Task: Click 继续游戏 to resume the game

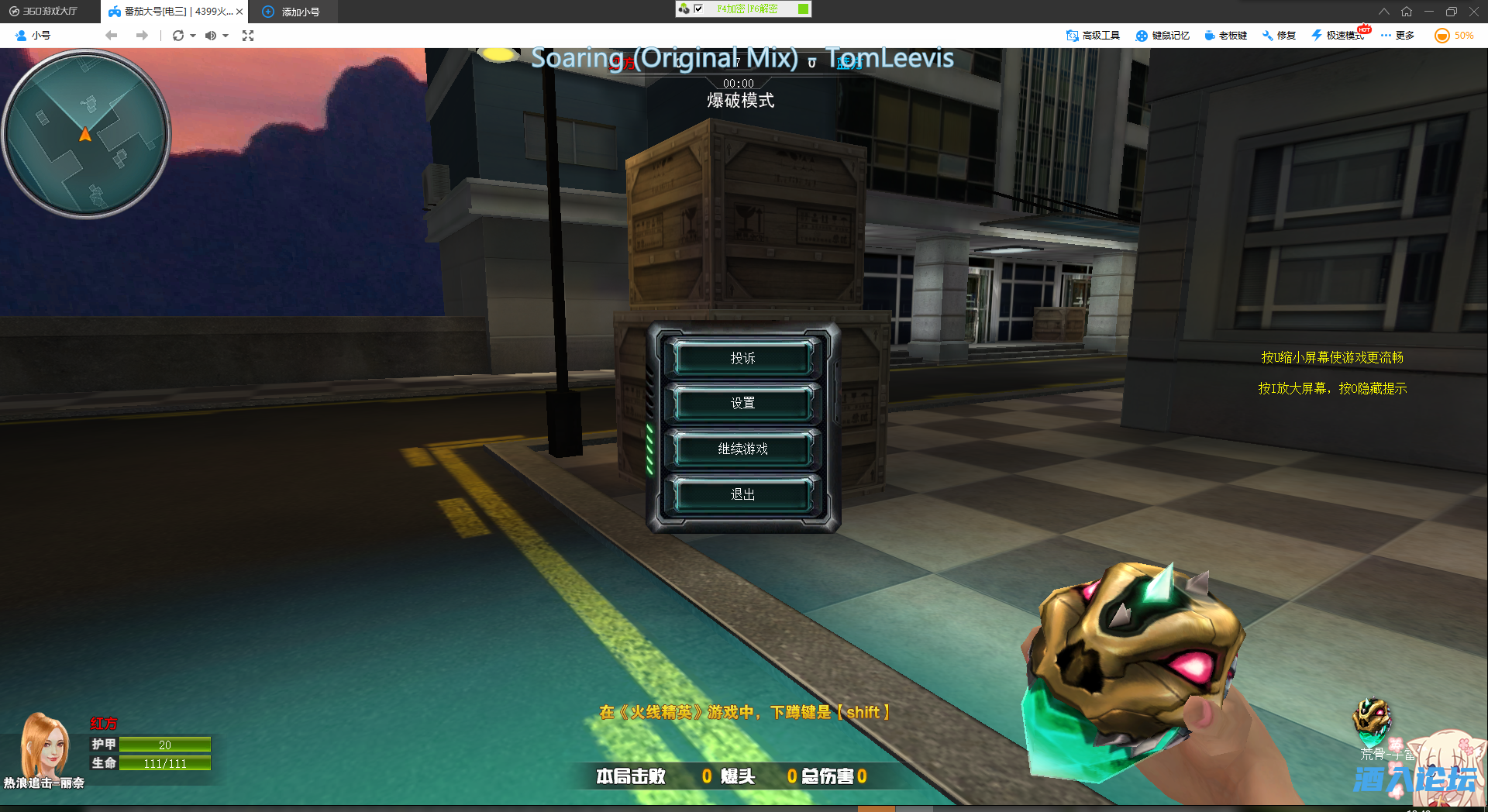Action: click(x=742, y=449)
